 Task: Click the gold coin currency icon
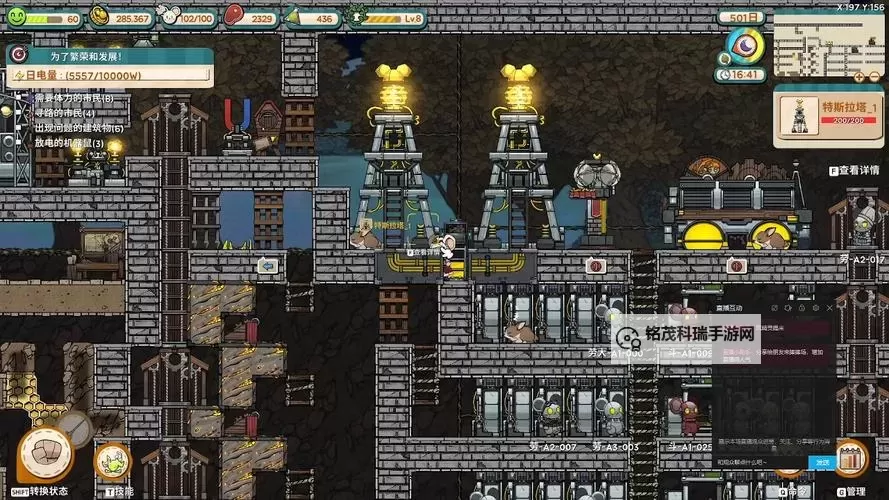click(101, 16)
